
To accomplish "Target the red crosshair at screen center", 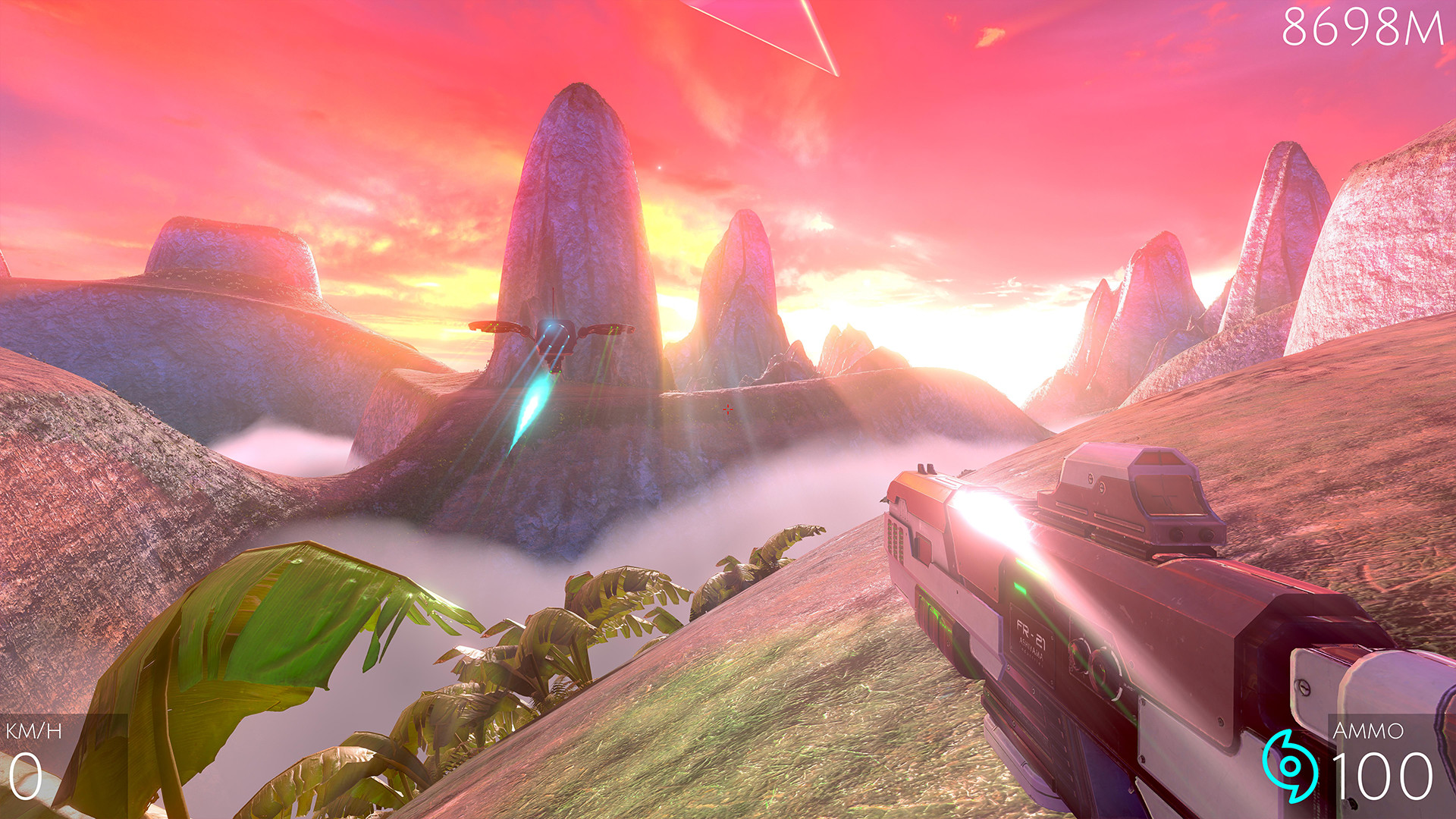I will [x=728, y=409].
